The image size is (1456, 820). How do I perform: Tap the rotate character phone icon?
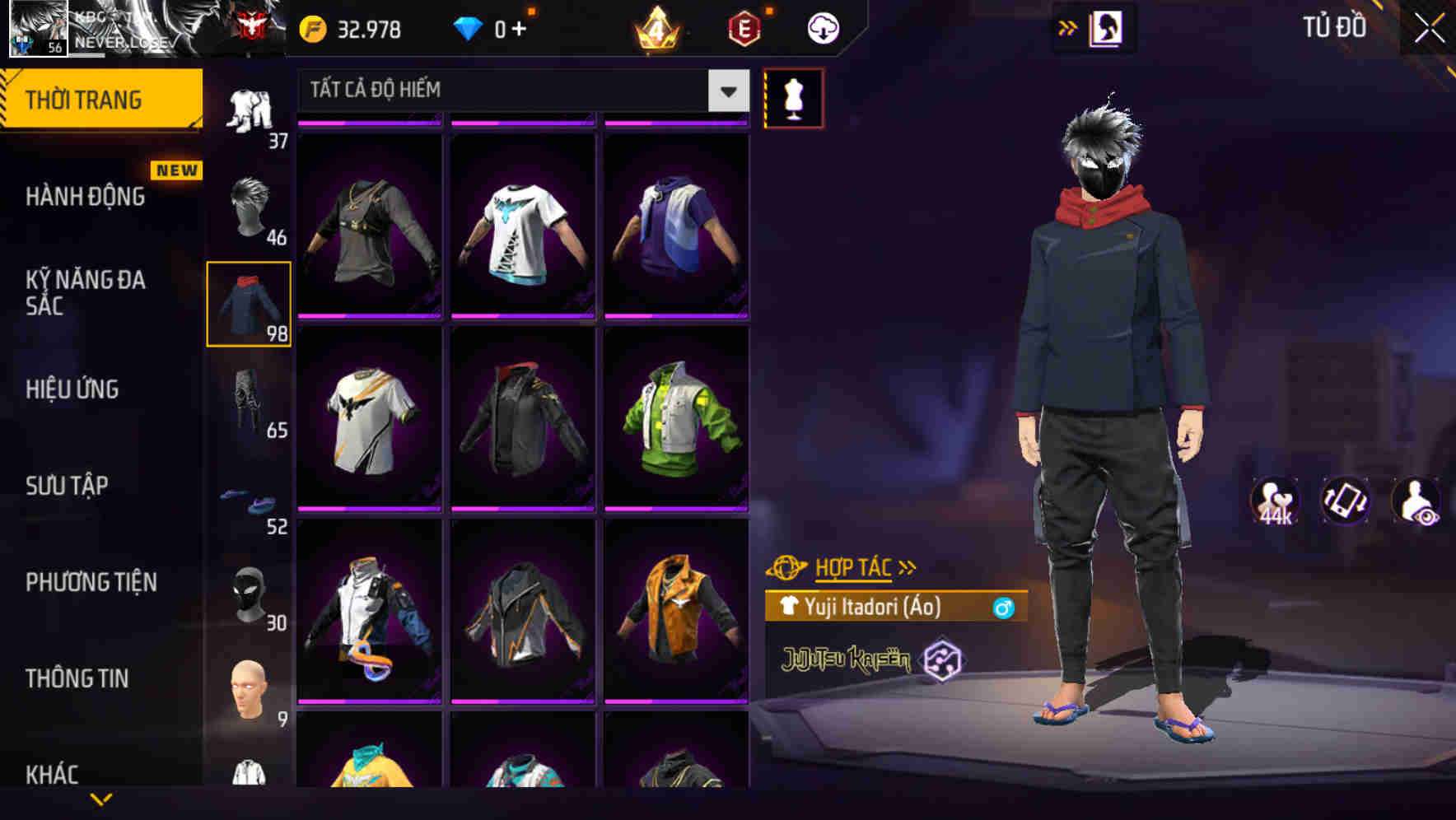(1347, 501)
